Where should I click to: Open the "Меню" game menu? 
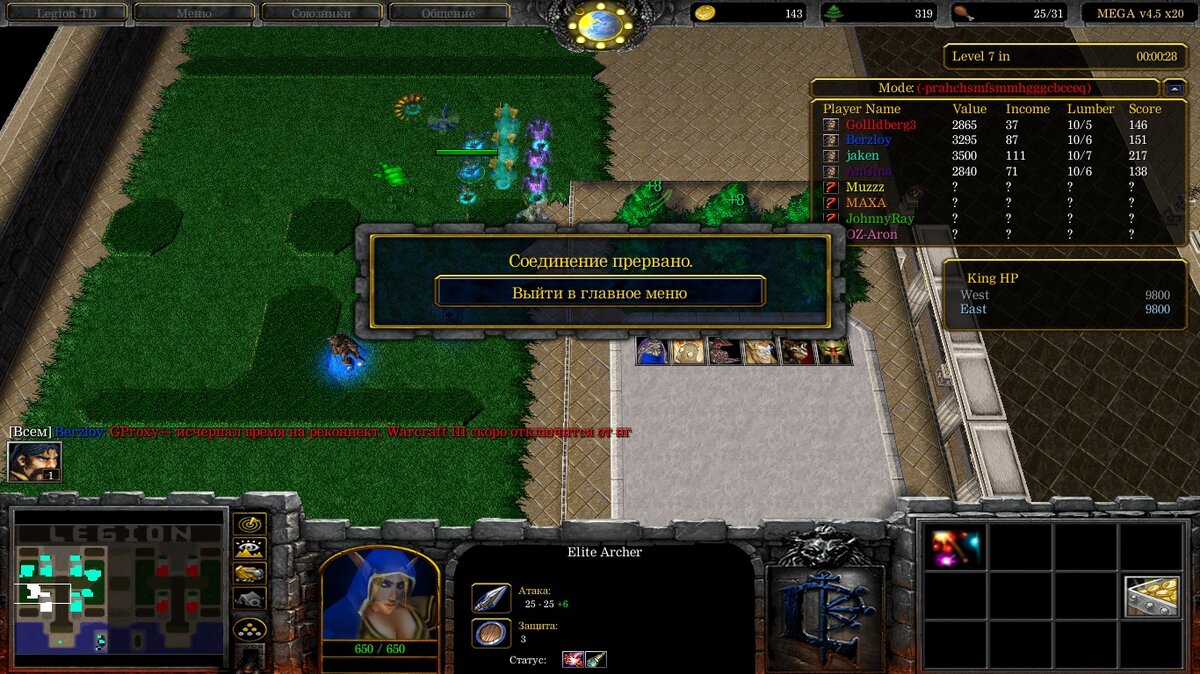pos(193,13)
